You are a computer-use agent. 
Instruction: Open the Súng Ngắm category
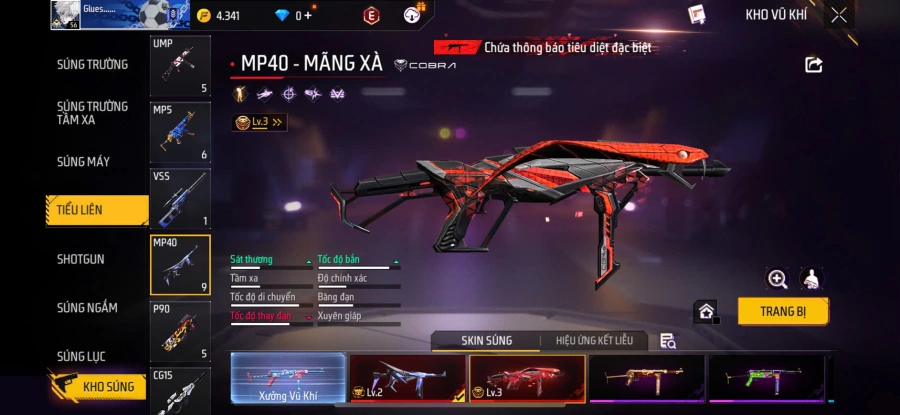point(84,308)
